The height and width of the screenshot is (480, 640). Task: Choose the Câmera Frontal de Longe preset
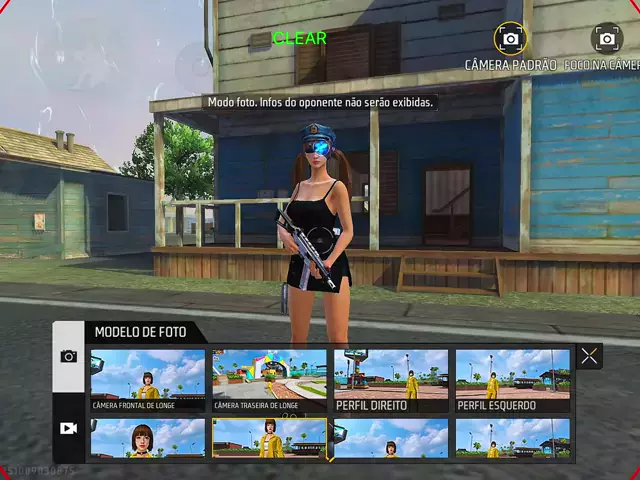point(147,380)
